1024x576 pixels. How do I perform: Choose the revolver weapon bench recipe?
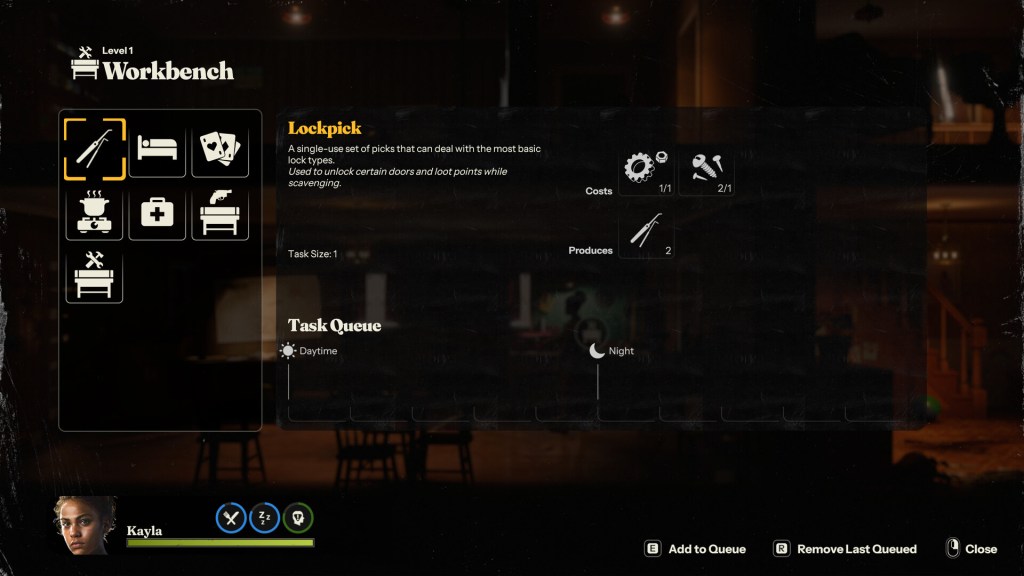pyautogui.click(x=219, y=211)
